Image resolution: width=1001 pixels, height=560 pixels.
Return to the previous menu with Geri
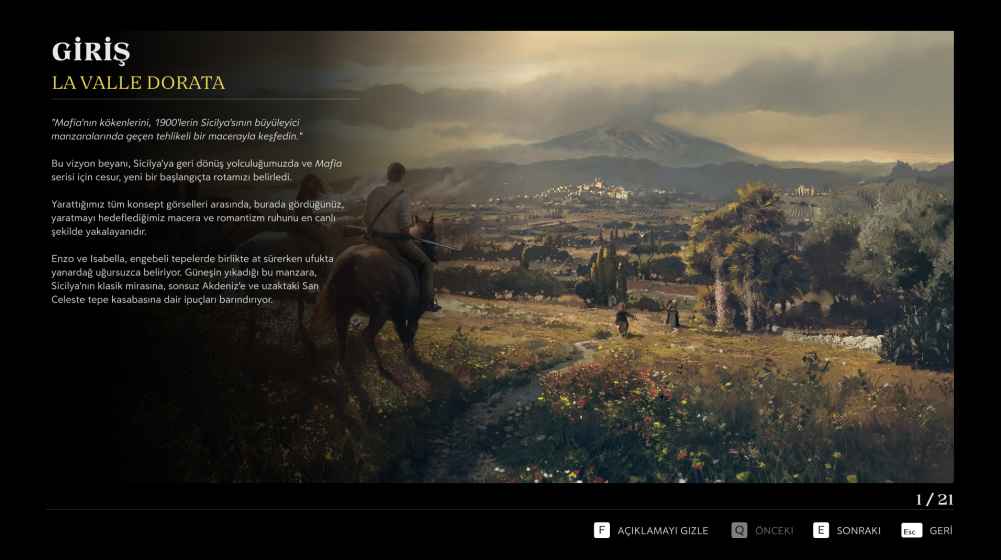[926, 530]
